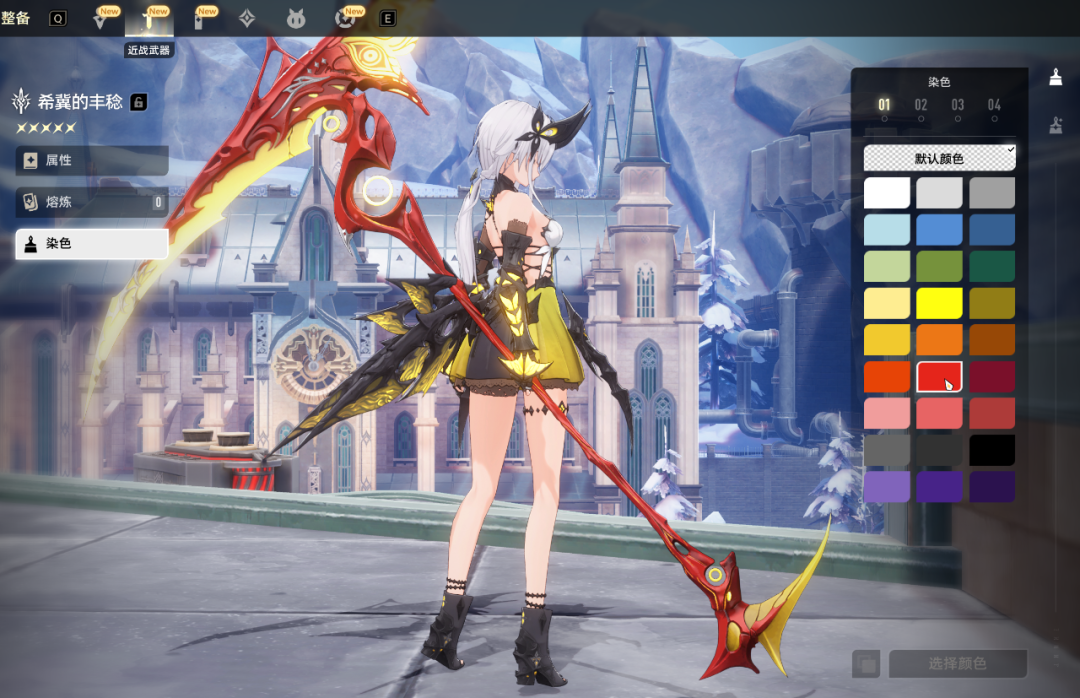
Task: Select the dark green color swatch
Action: coord(991,266)
